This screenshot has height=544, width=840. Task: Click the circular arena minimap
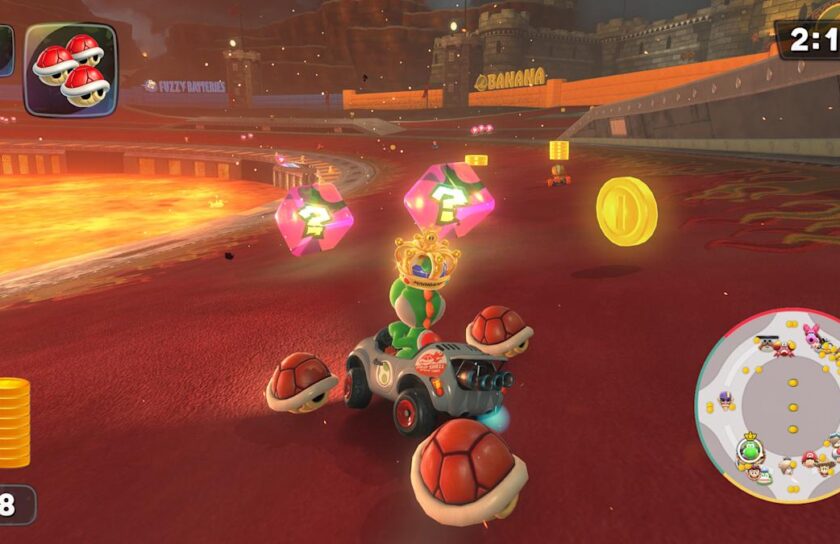coord(768,405)
